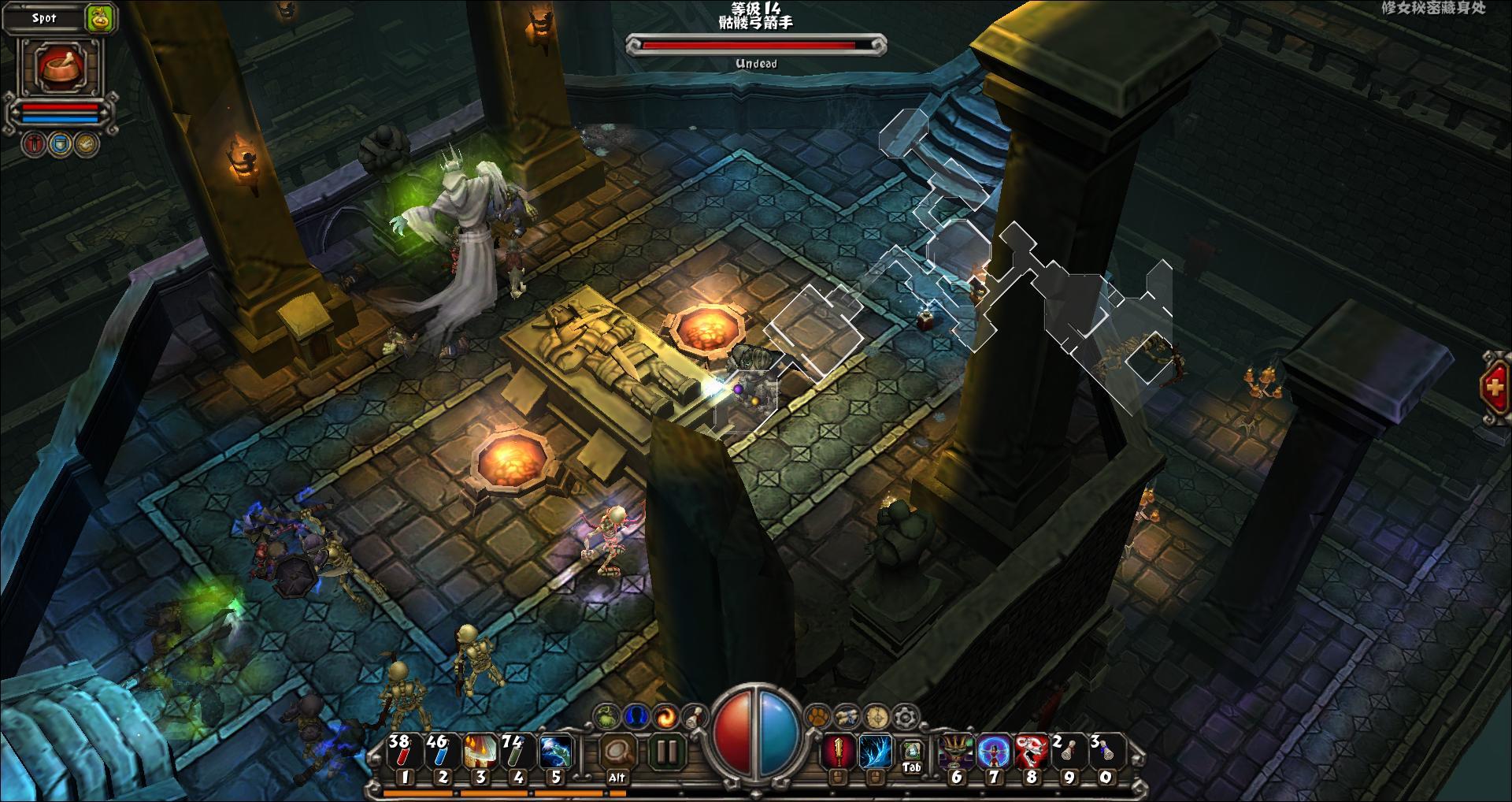The width and height of the screenshot is (1512, 802).
Task: Open the character silhouette panel
Action: pos(635,716)
